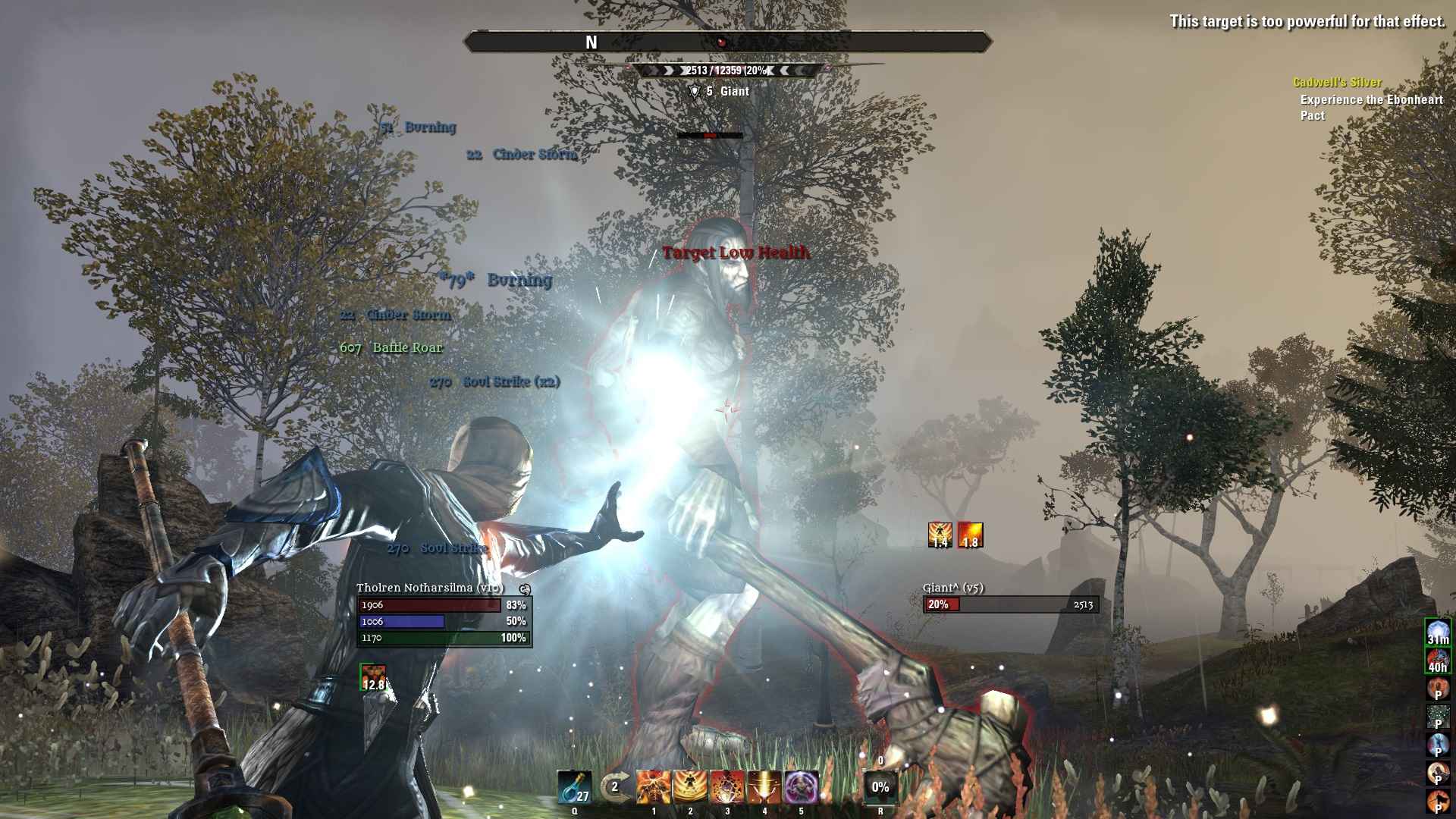Inspect the 31m buff icon
Screen dimensions: 1456x819
click(x=1438, y=632)
